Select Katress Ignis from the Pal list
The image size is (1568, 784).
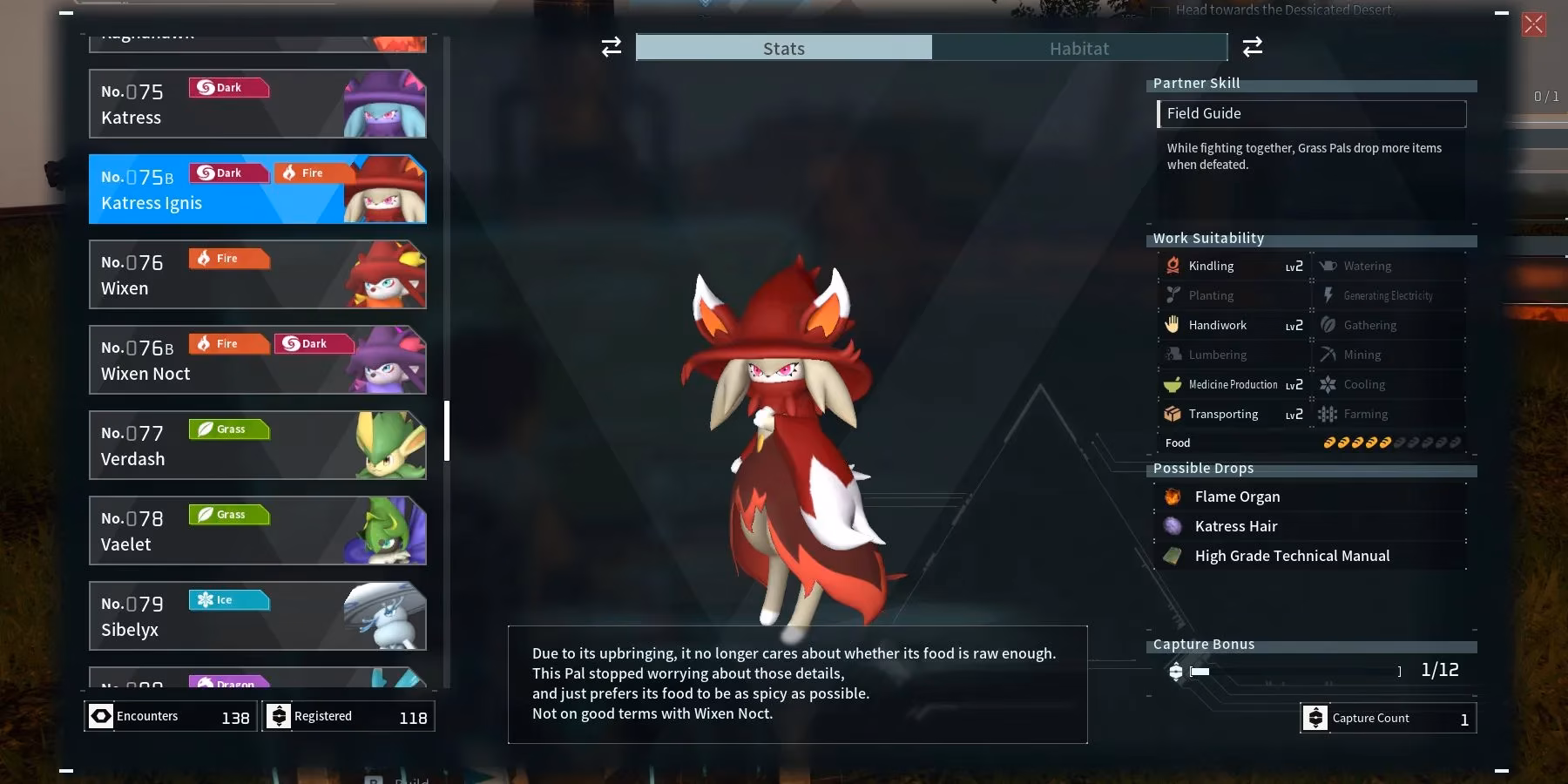(257, 189)
